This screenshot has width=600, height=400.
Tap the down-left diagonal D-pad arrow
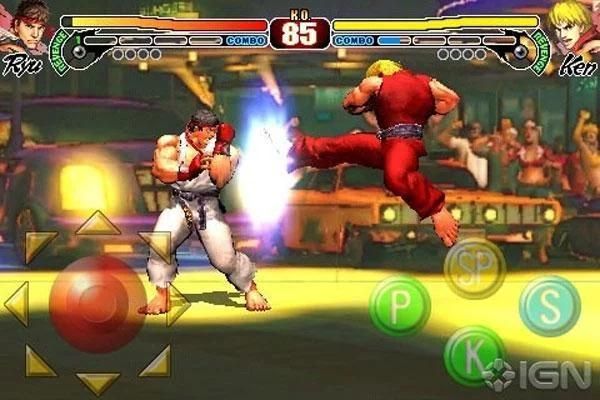coord(40,361)
